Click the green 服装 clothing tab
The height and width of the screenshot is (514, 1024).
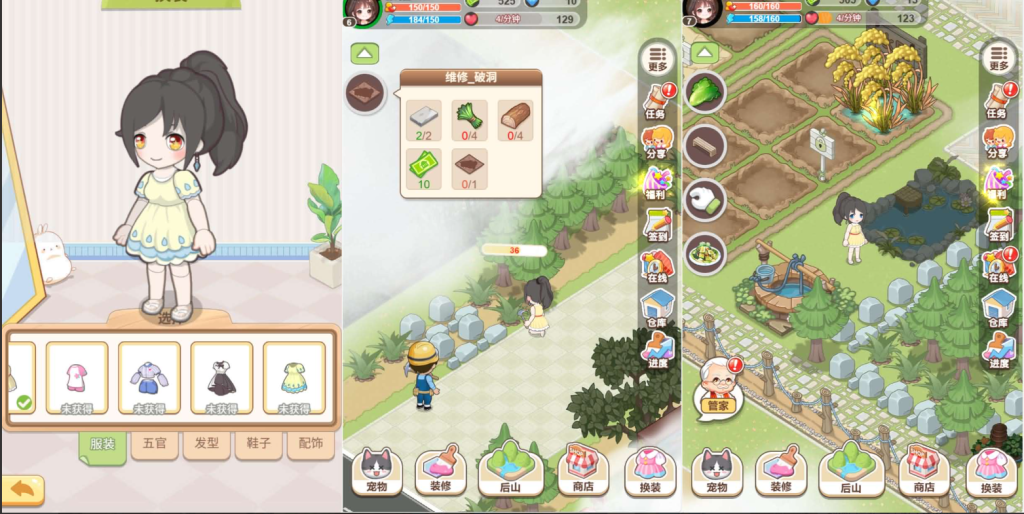103,444
